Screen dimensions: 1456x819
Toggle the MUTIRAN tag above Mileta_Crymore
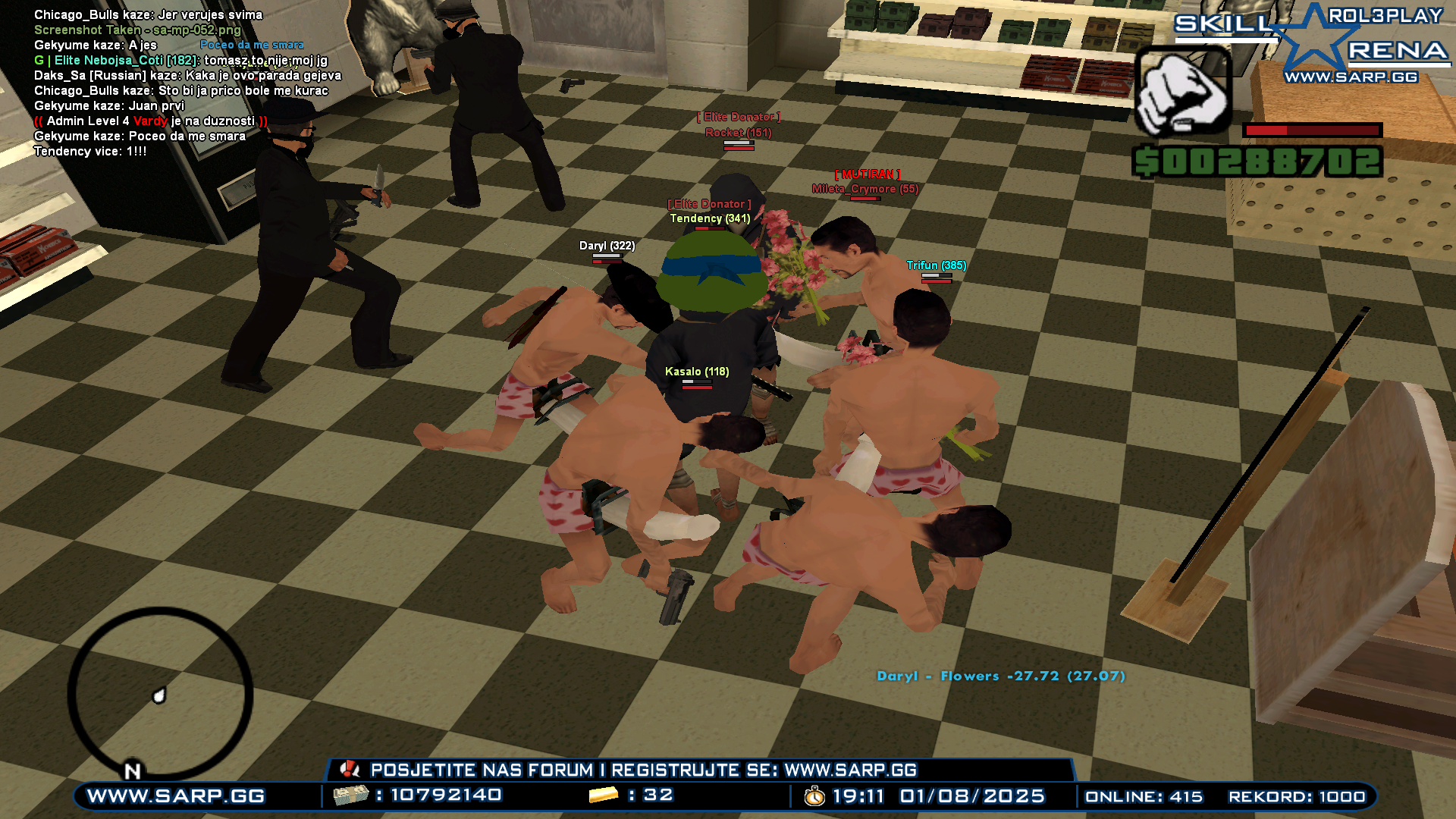(x=868, y=174)
